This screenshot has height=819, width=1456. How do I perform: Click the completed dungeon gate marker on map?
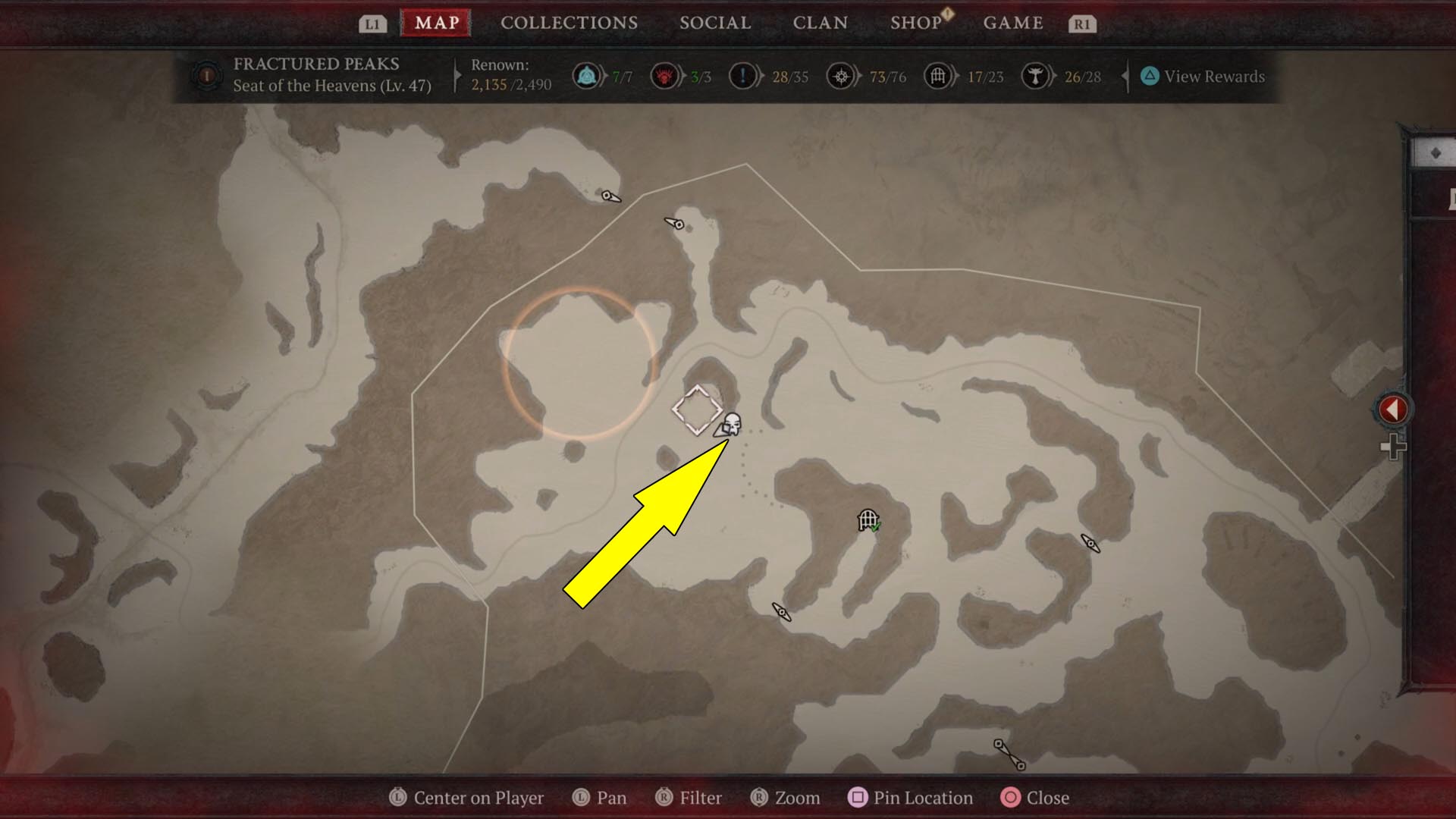click(868, 520)
